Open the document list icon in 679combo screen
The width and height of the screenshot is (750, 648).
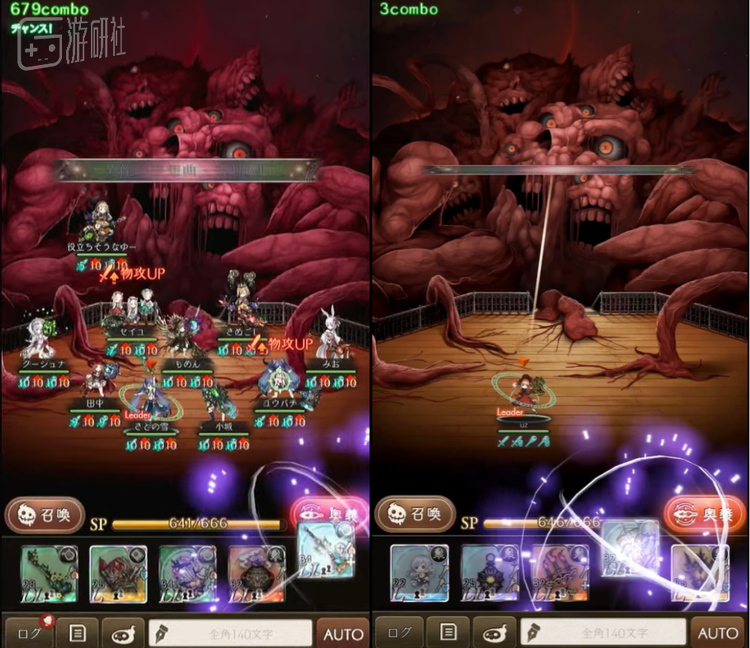pyautogui.click(x=76, y=632)
